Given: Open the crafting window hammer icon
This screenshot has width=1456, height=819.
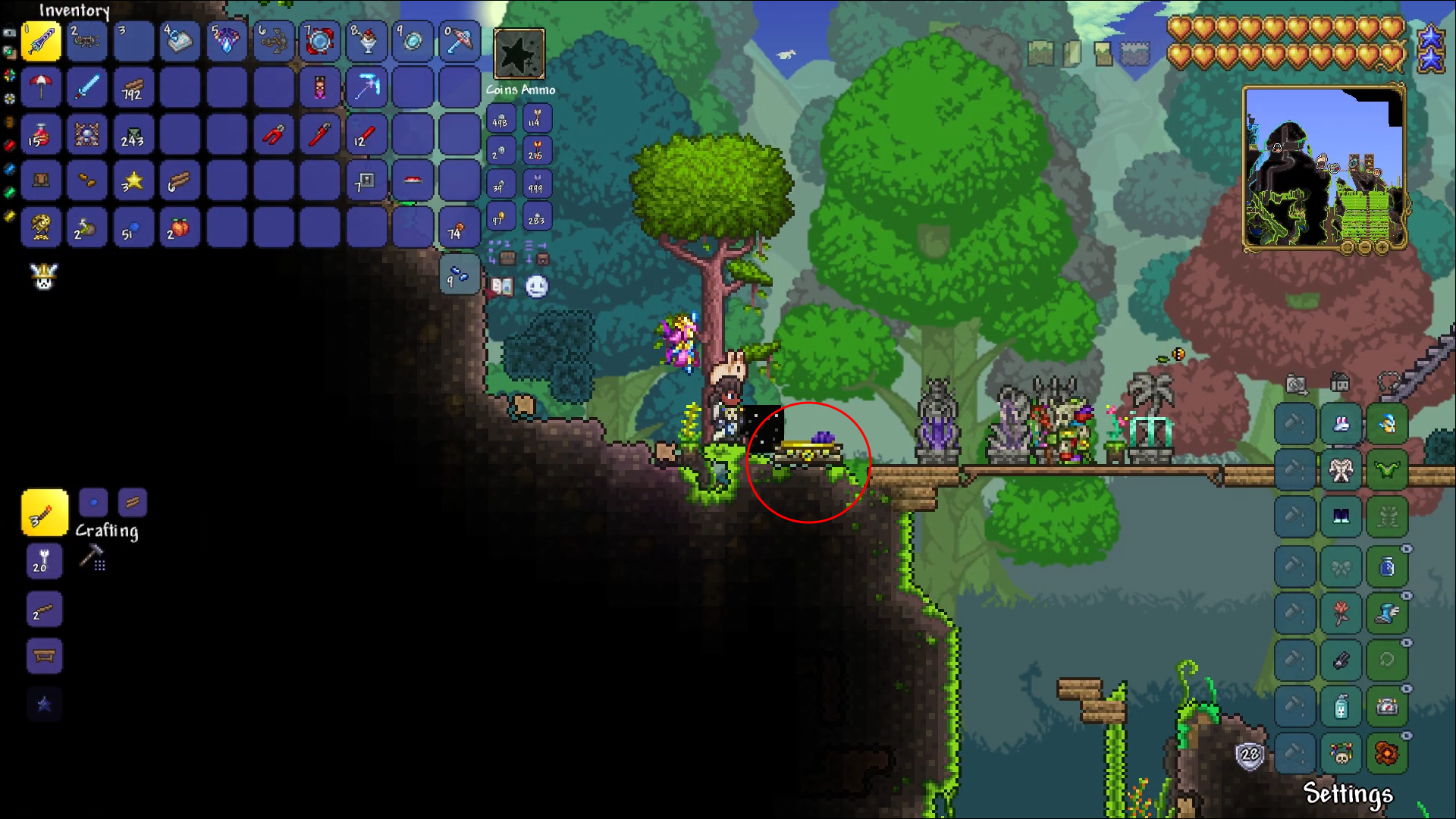Looking at the screenshot, I should 92,557.
